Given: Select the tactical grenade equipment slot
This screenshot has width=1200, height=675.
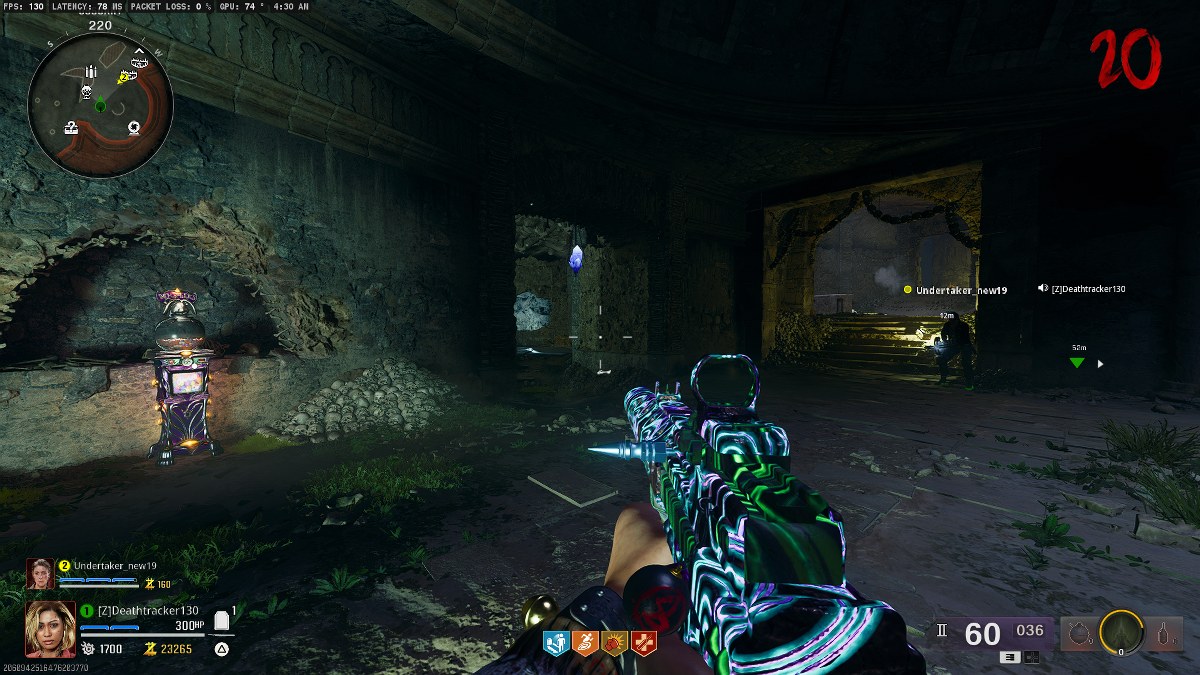Looking at the screenshot, I should pyautogui.click(x=1079, y=634).
